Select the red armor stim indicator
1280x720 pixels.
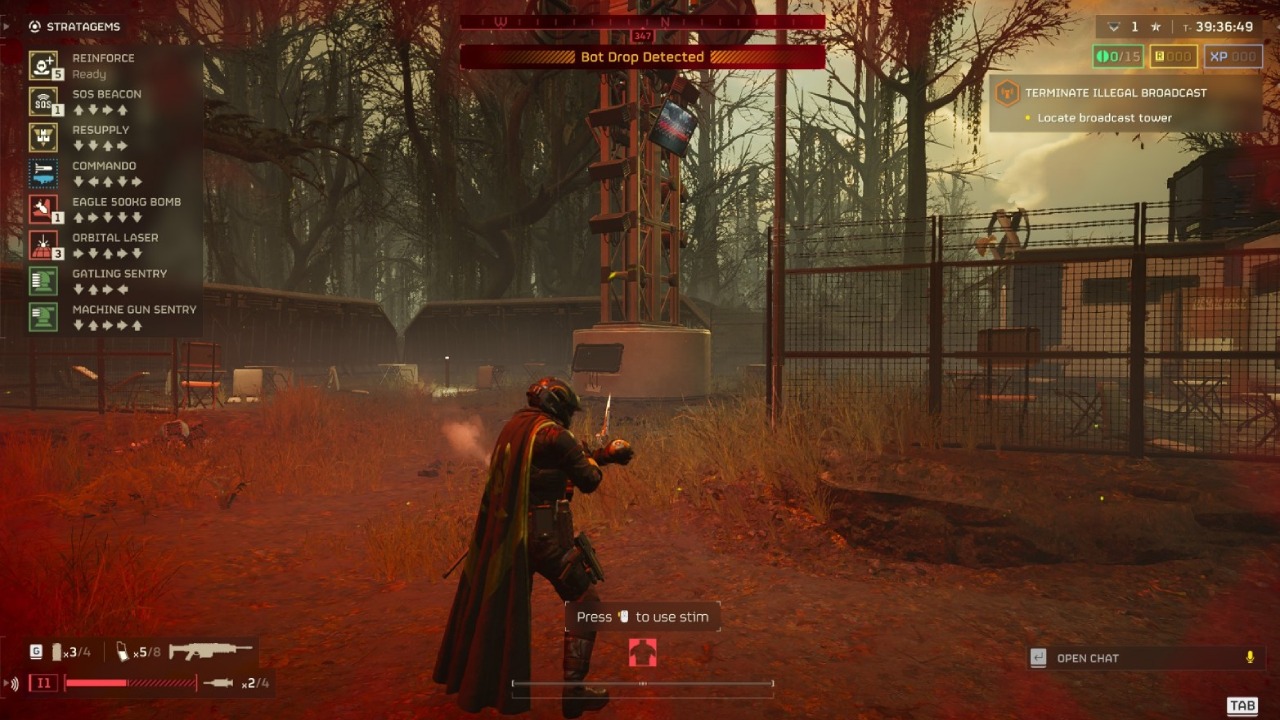(642, 653)
